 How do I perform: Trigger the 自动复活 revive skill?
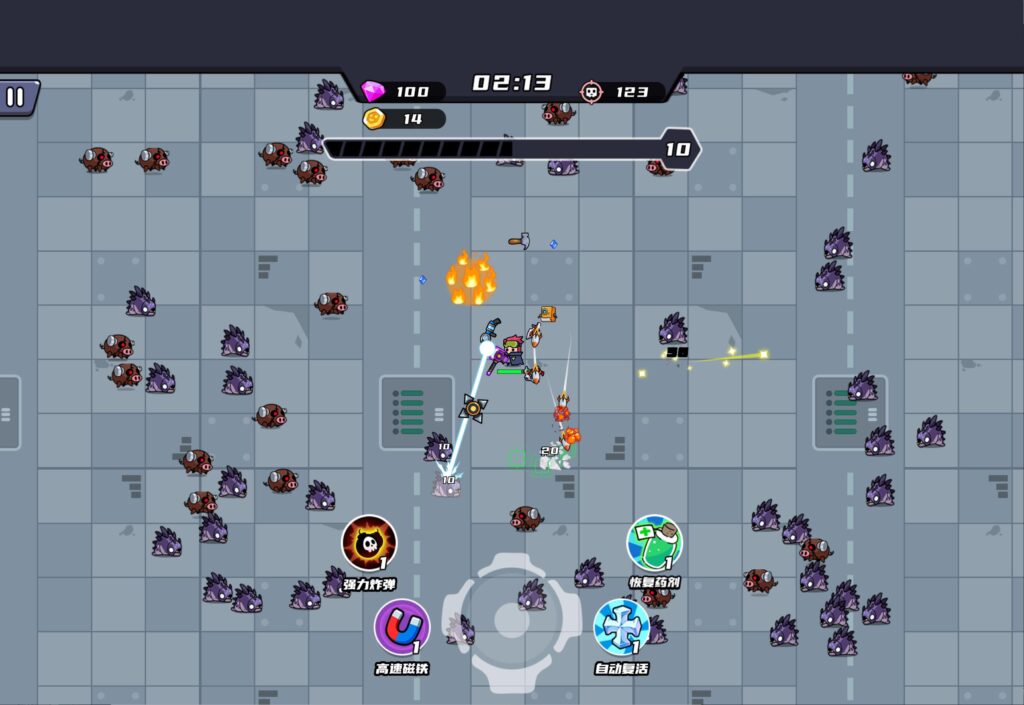point(621,627)
